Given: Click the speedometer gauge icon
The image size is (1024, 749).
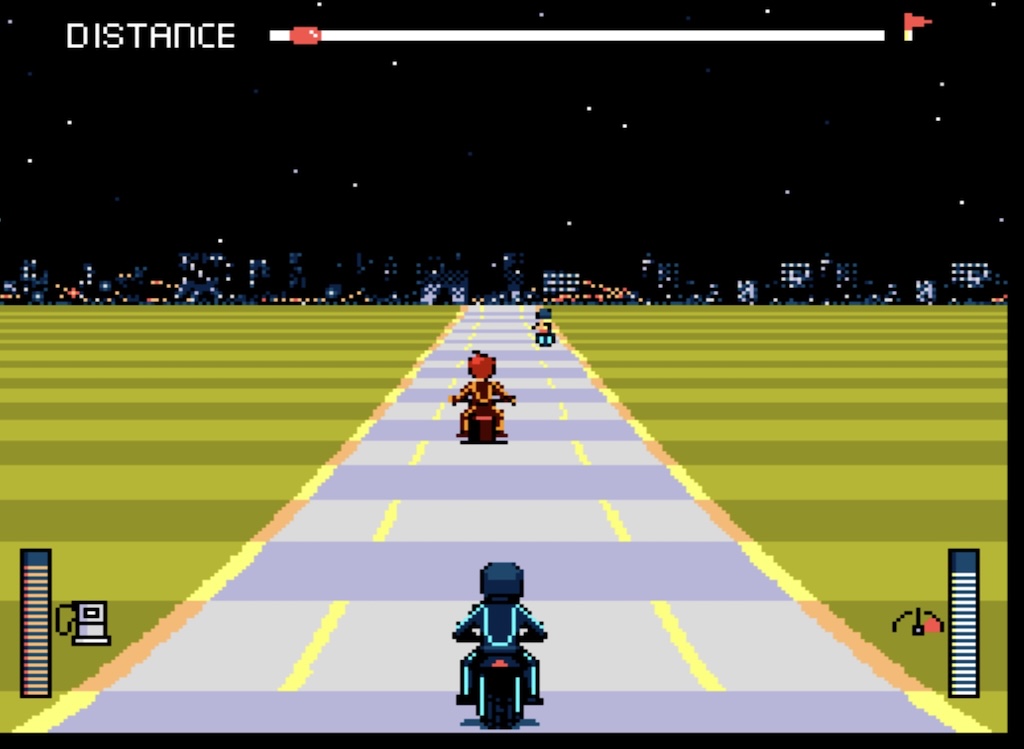Looking at the screenshot, I should (917, 622).
